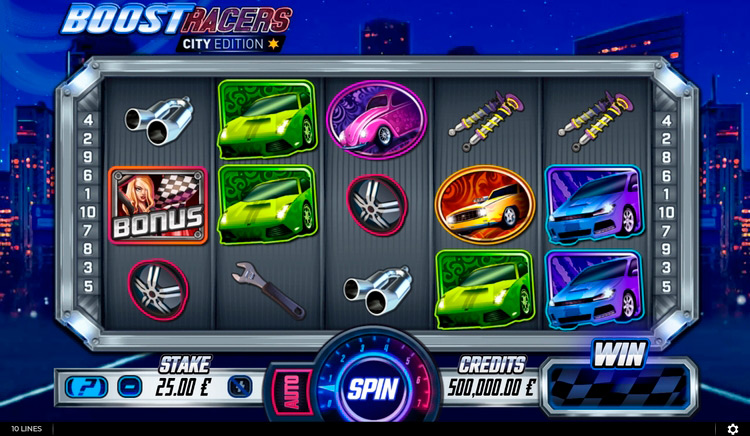Decrease the stake with the minus button
Image resolution: width=750 pixels, height=436 pixels.
point(129,386)
